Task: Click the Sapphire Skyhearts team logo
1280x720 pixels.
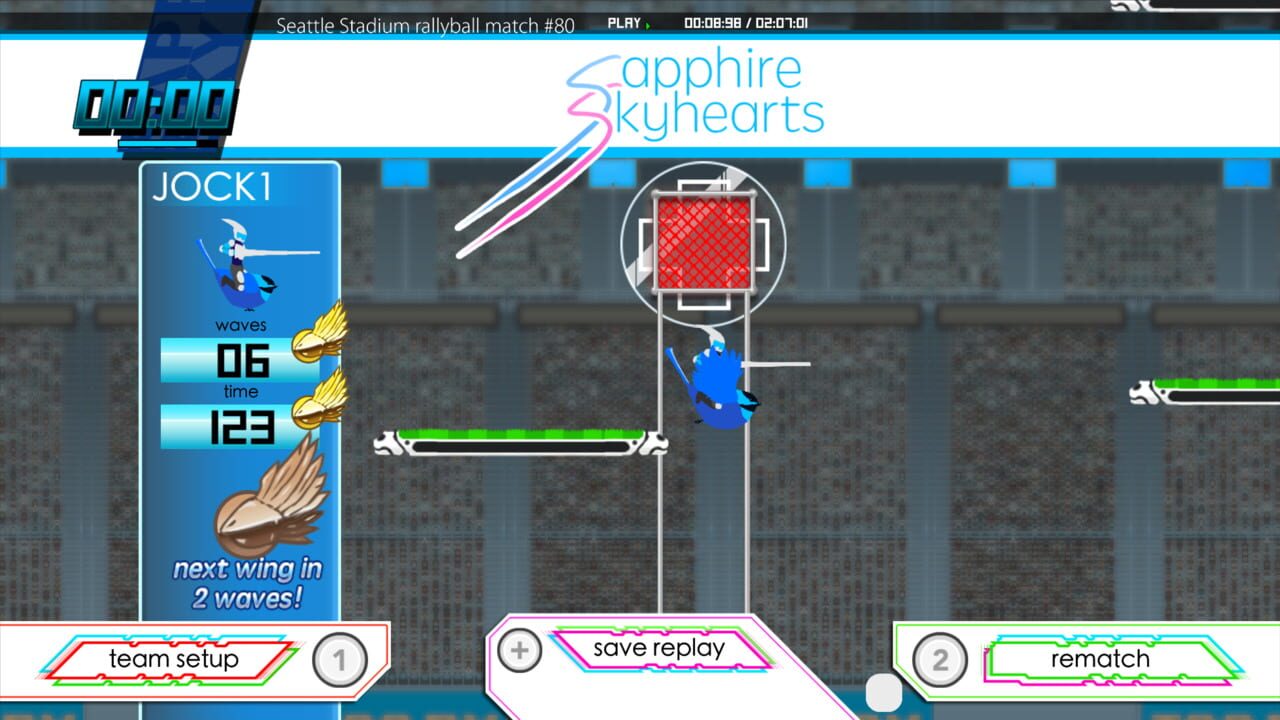Action: pos(690,95)
